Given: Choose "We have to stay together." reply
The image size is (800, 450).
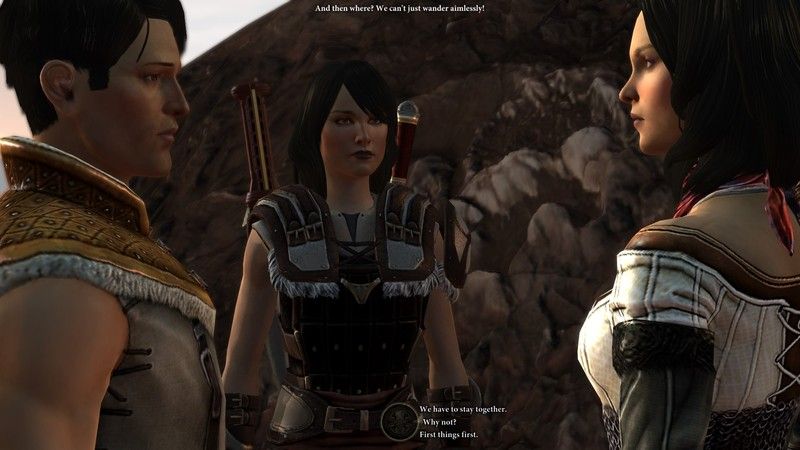Looking at the screenshot, I should point(462,410).
